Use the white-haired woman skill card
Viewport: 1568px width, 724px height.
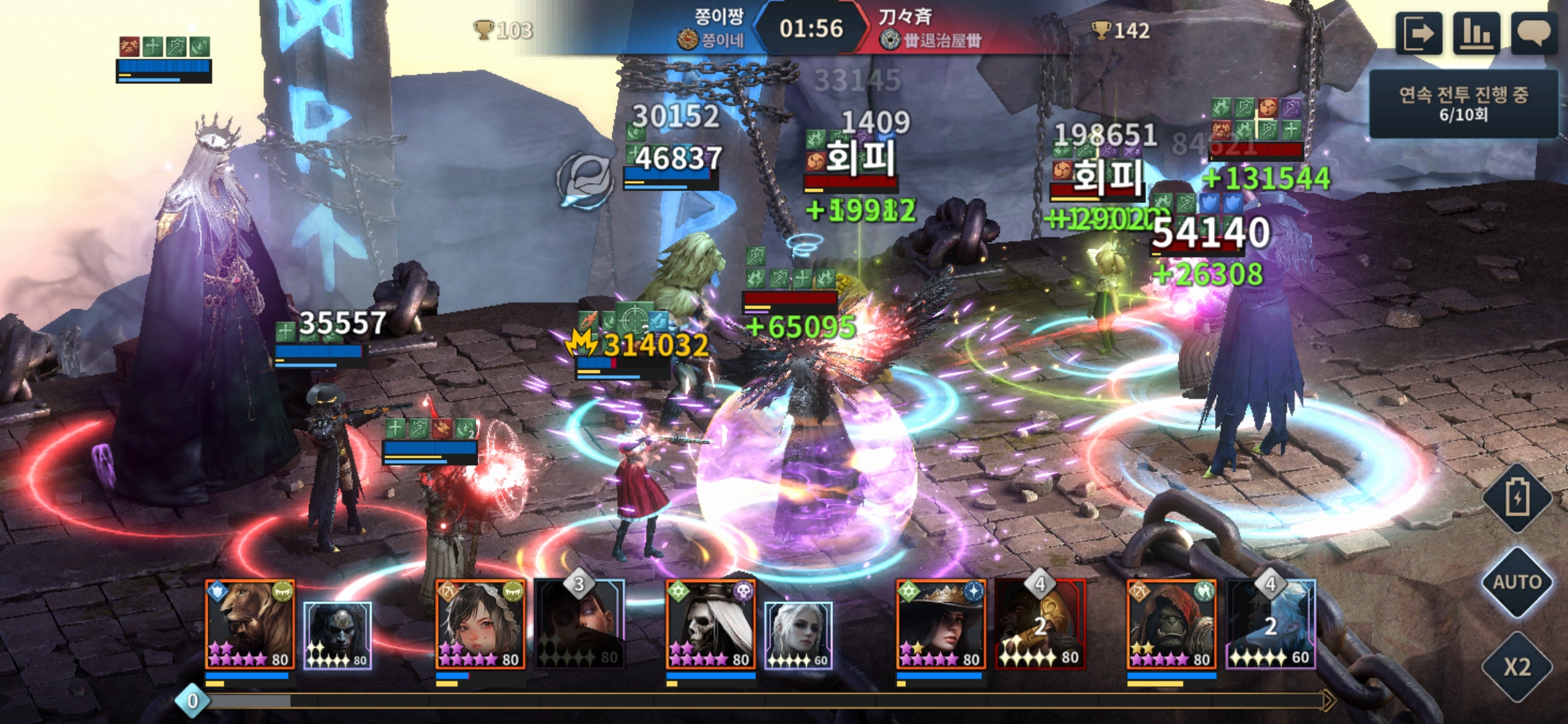[799, 636]
